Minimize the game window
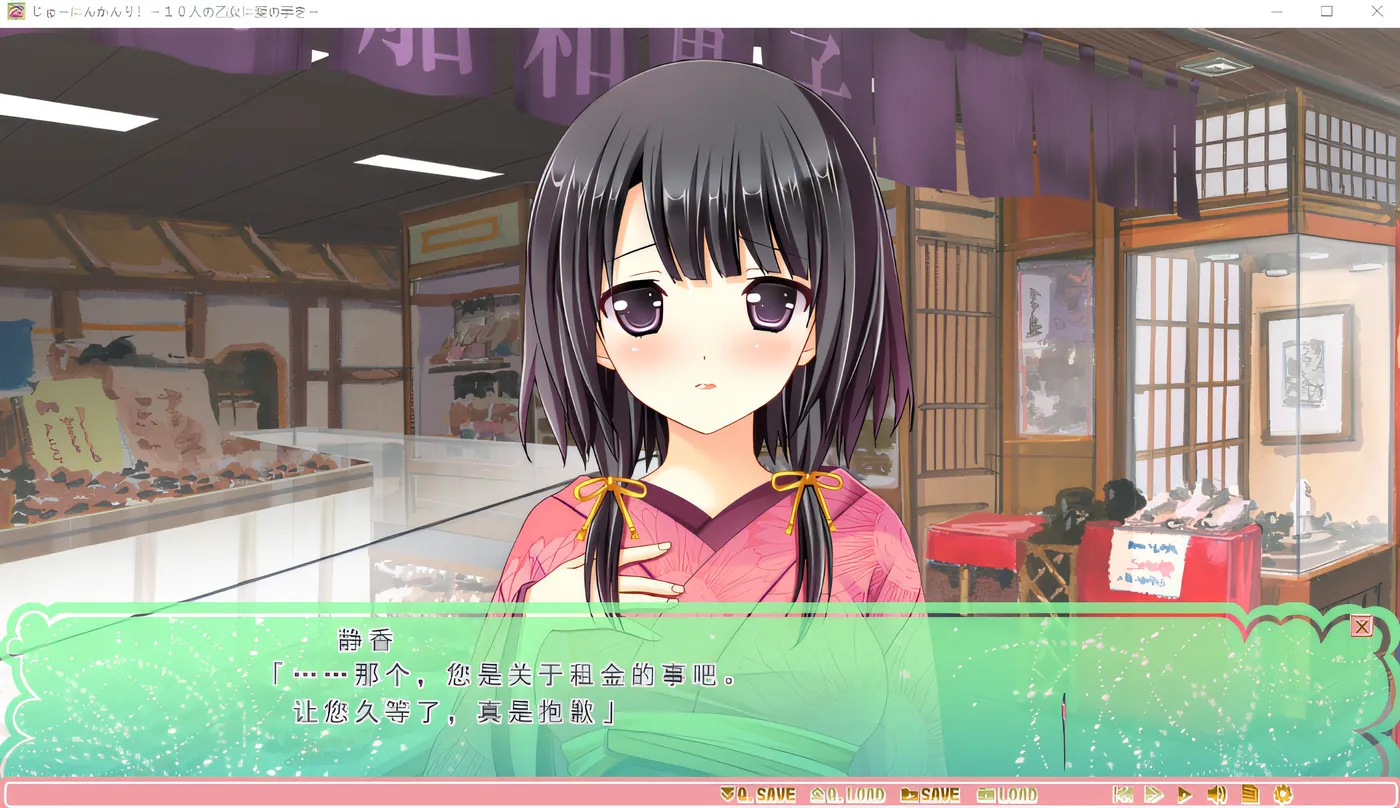Image resolution: width=1400 pixels, height=808 pixels. (1276, 11)
